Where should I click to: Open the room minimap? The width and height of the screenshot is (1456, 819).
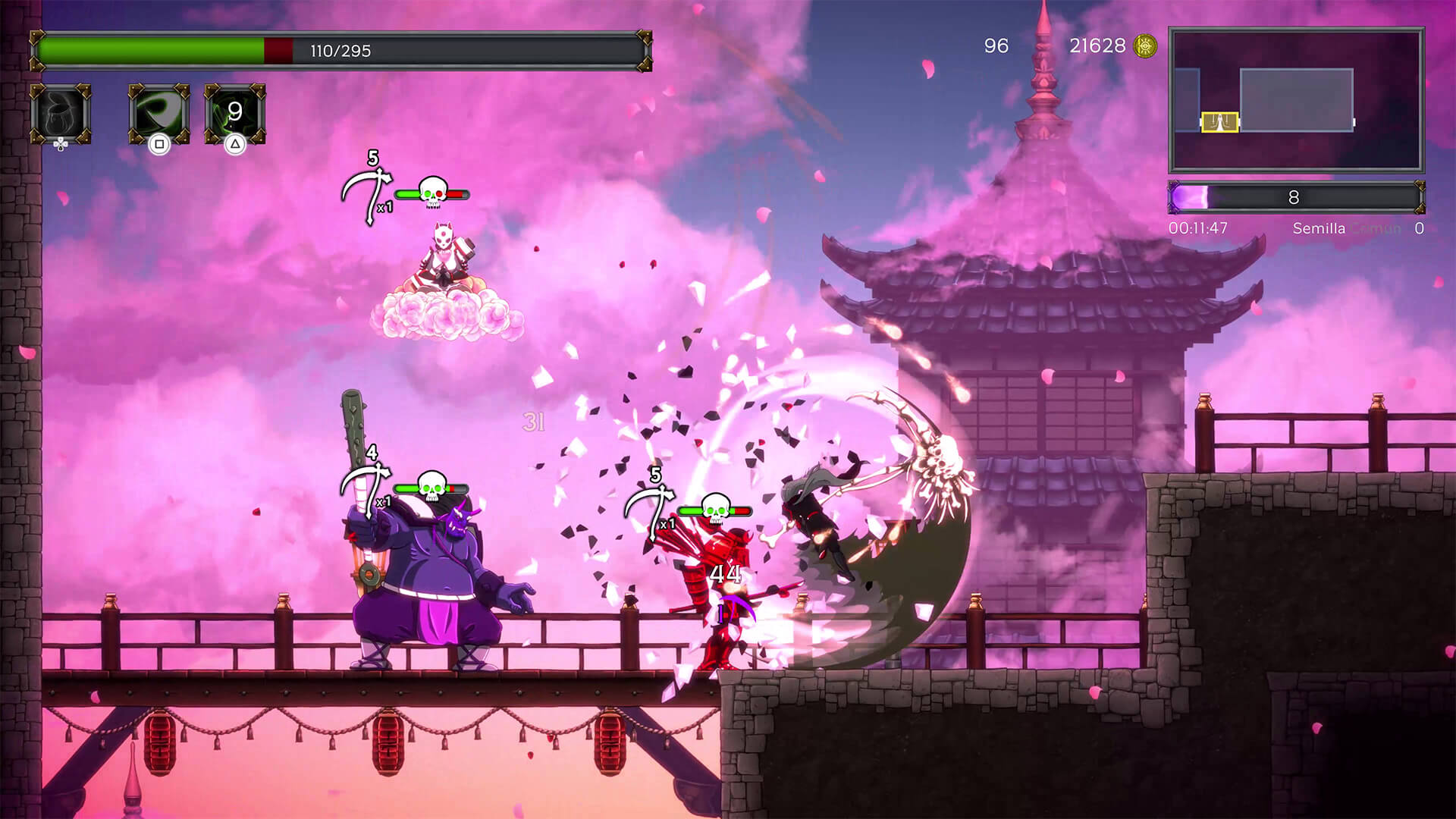1296,100
